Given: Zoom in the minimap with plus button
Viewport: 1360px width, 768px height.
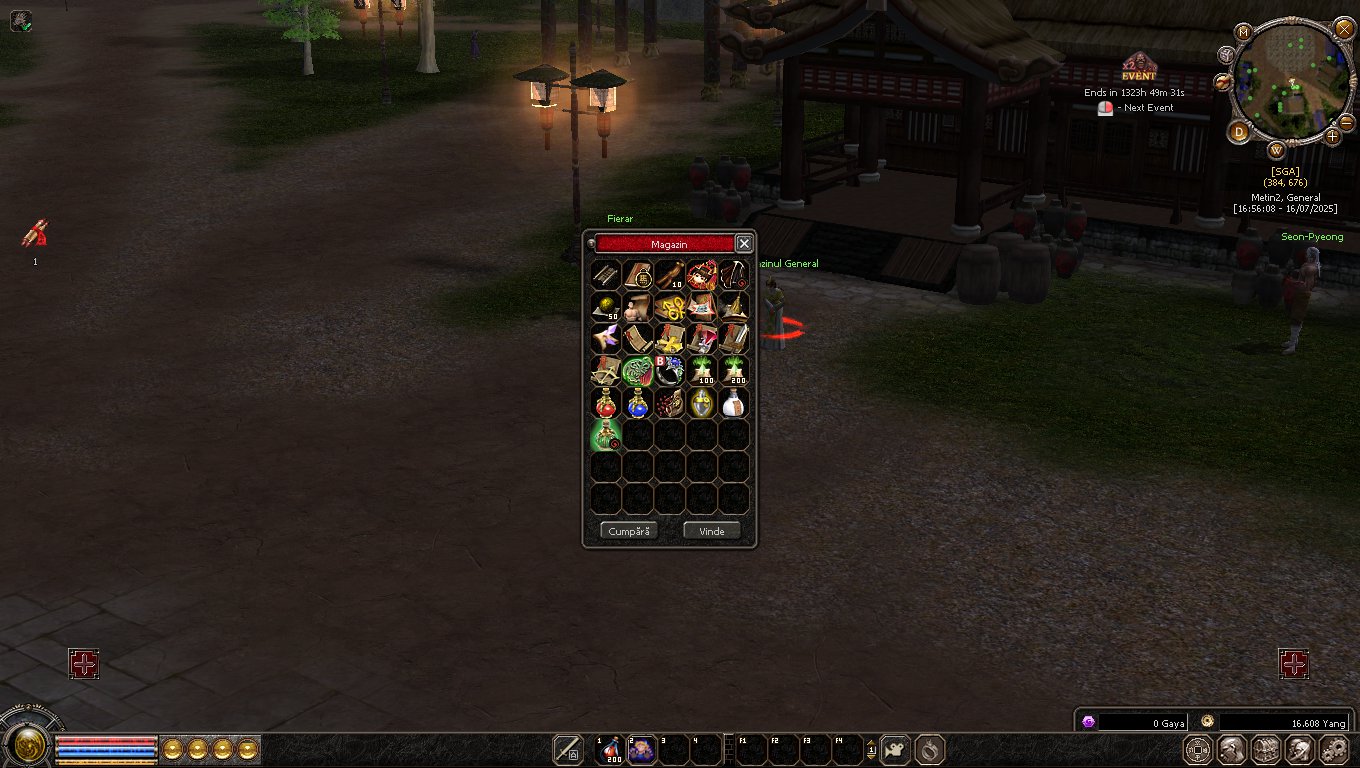Looking at the screenshot, I should click(x=1332, y=135).
